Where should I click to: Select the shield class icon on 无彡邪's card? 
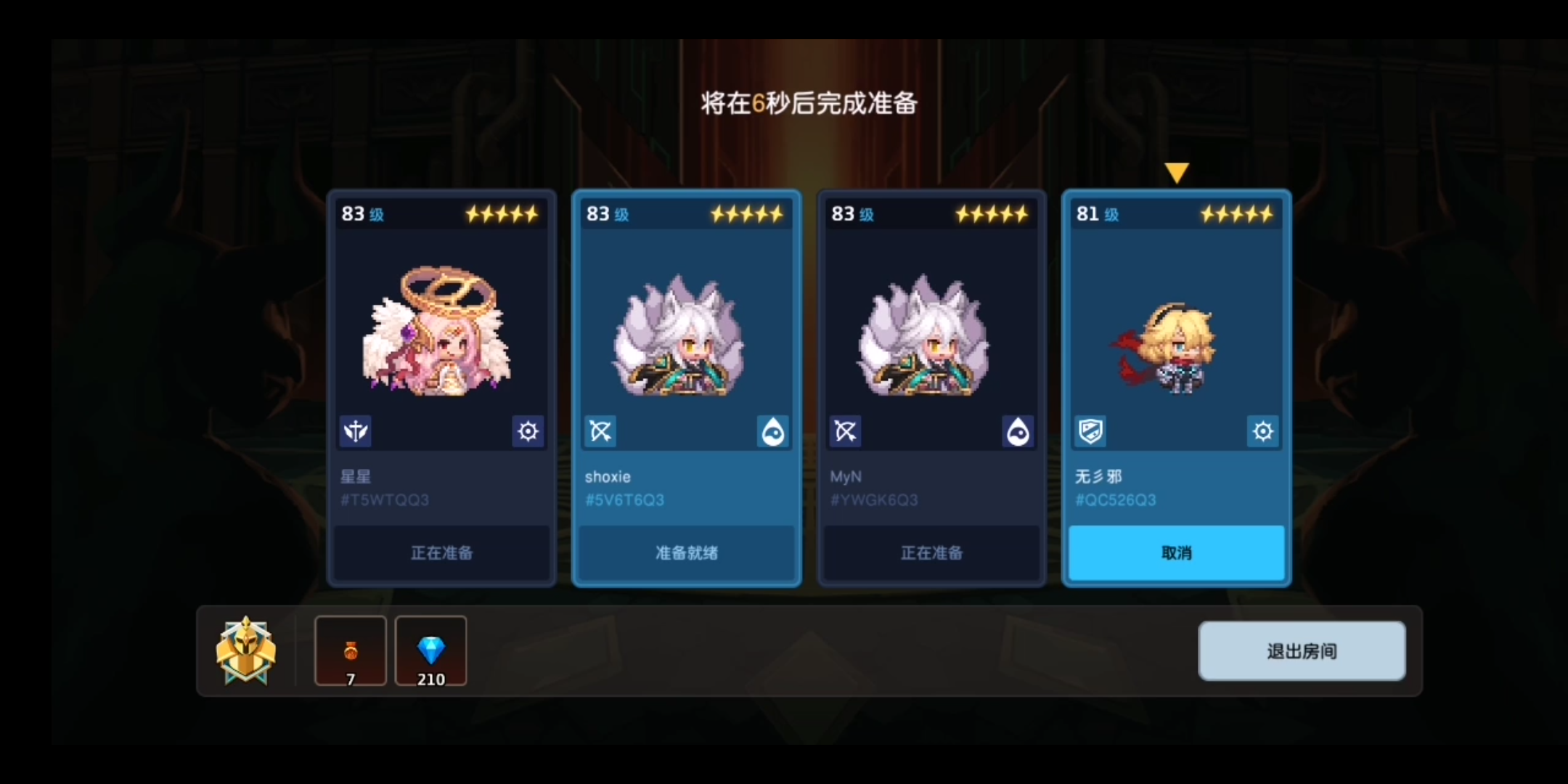pos(1090,430)
